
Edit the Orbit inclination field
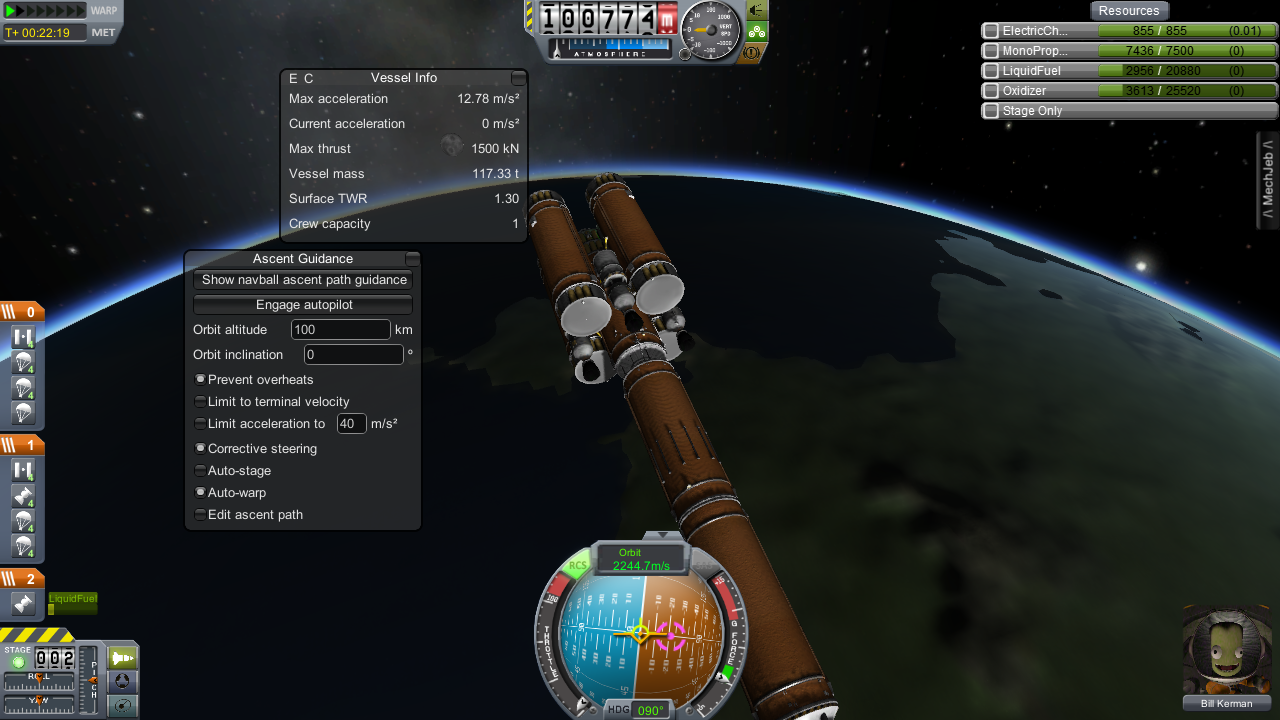354,355
